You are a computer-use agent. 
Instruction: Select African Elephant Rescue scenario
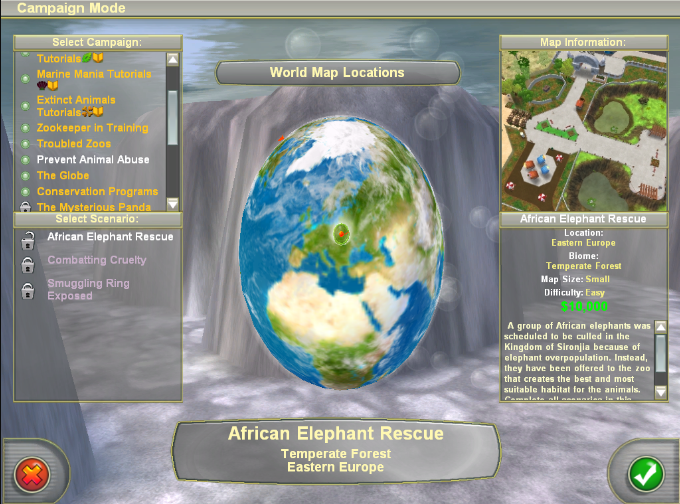tap(110, 237)
